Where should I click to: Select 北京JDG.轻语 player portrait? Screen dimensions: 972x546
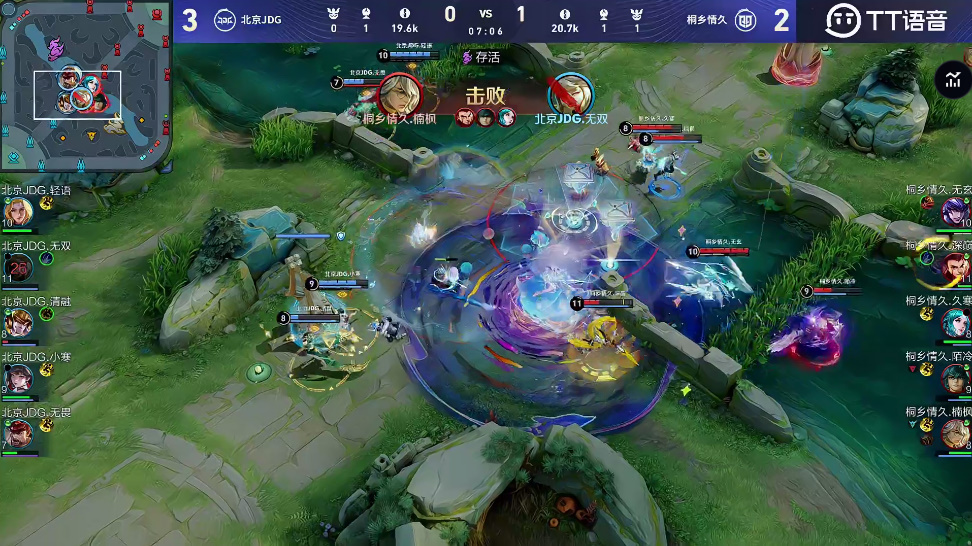click(x=17, y=212)
